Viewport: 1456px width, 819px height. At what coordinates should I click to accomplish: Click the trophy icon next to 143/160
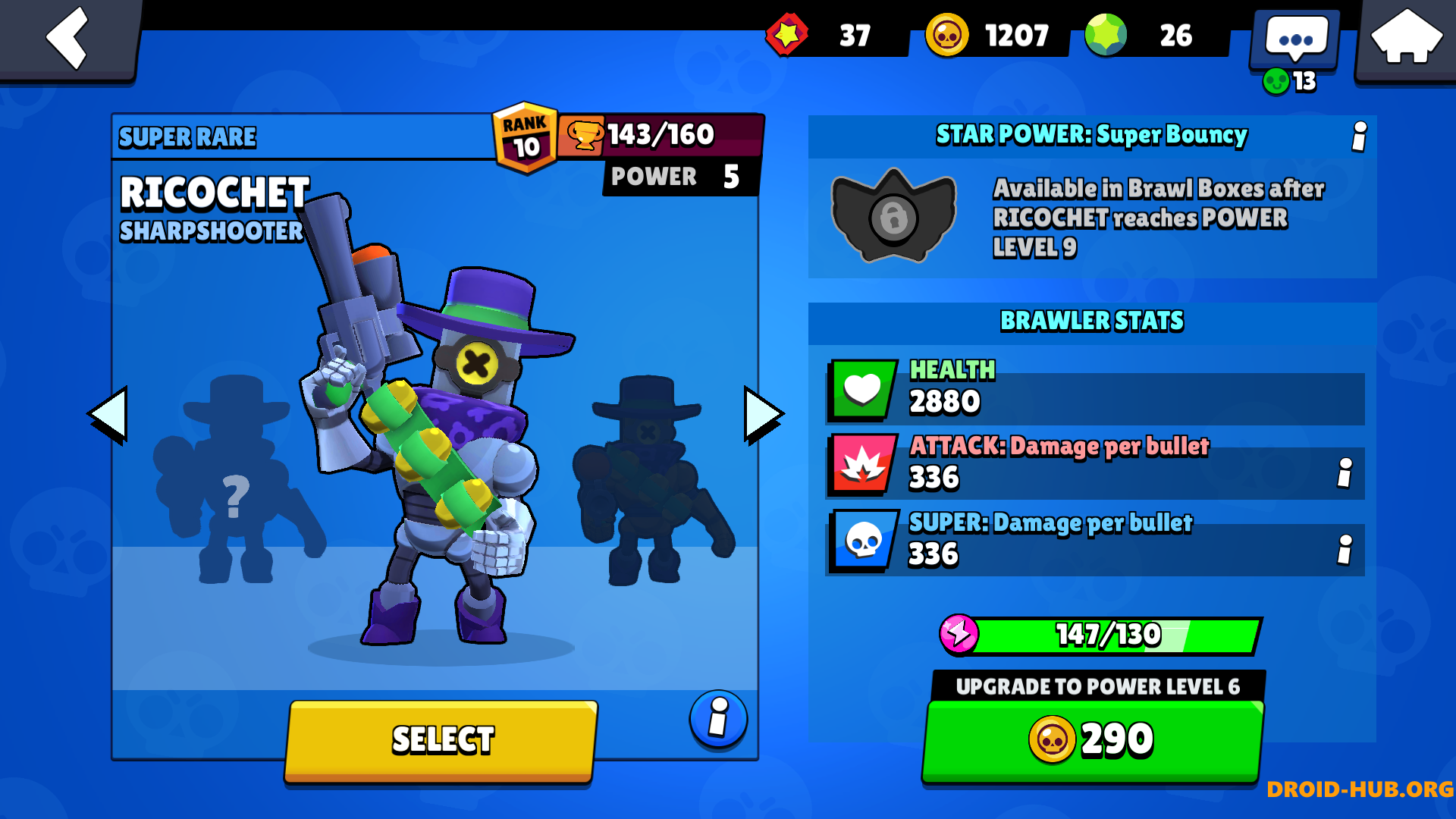584,135
